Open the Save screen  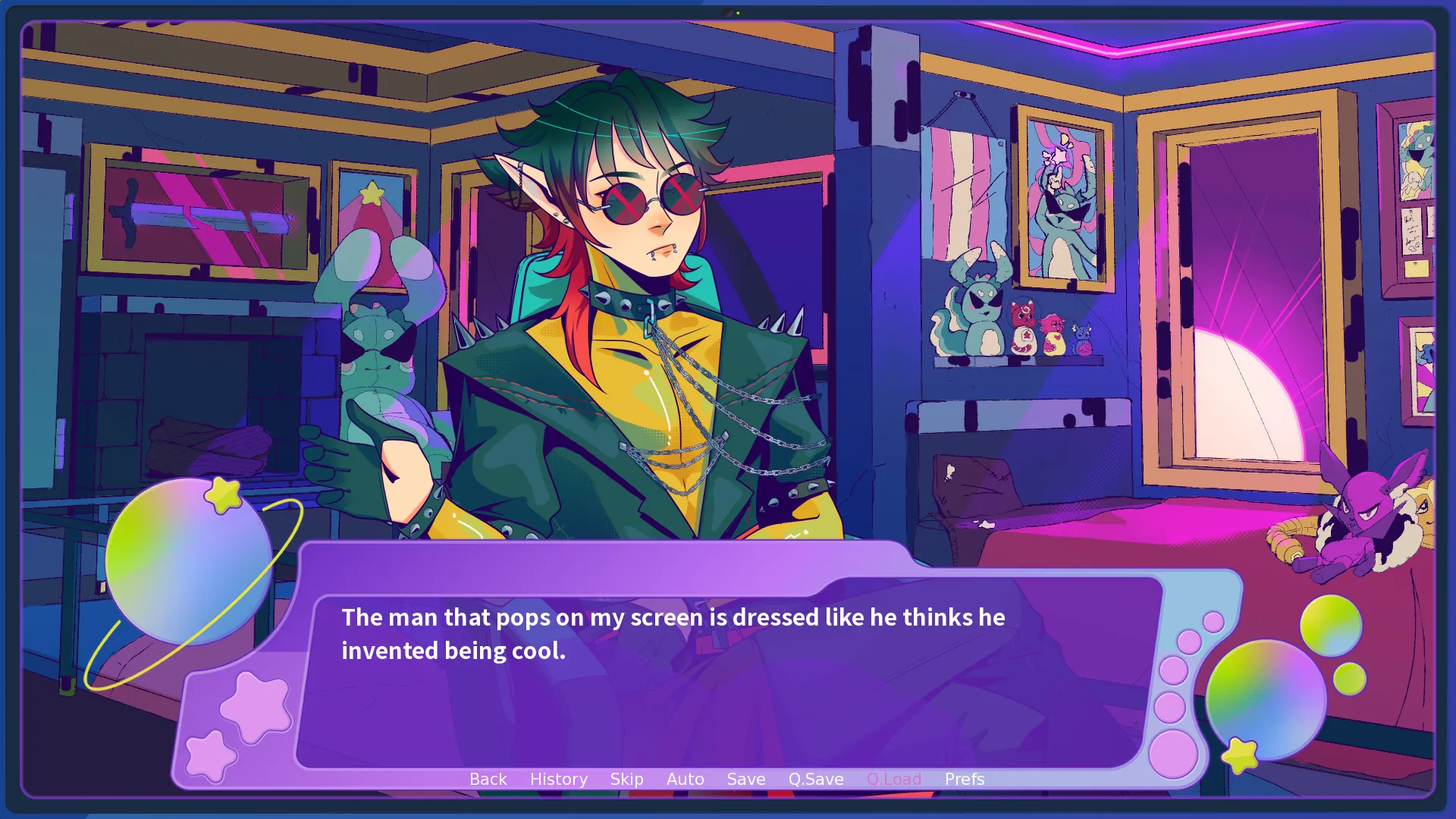pos(745,779)
